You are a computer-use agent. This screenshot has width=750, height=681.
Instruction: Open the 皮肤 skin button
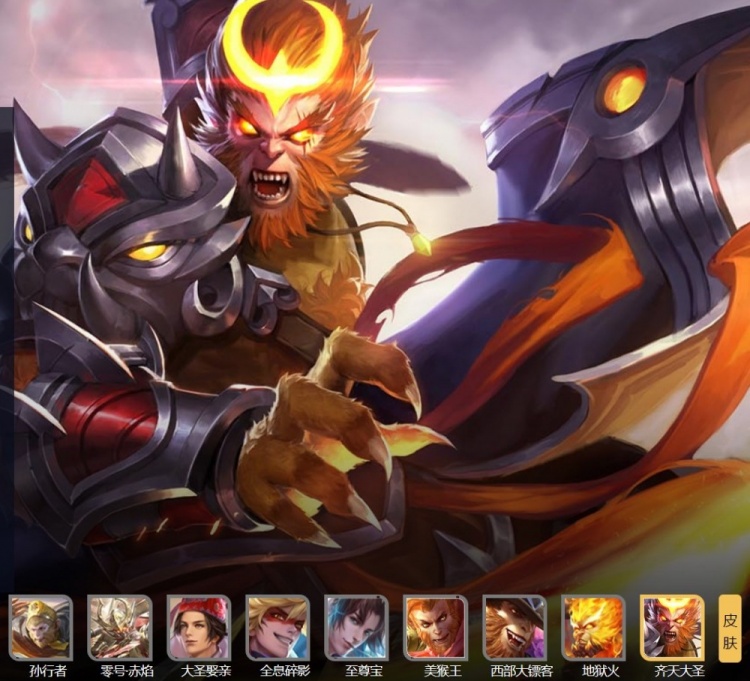pyautogui.click(x=730, y=628)
